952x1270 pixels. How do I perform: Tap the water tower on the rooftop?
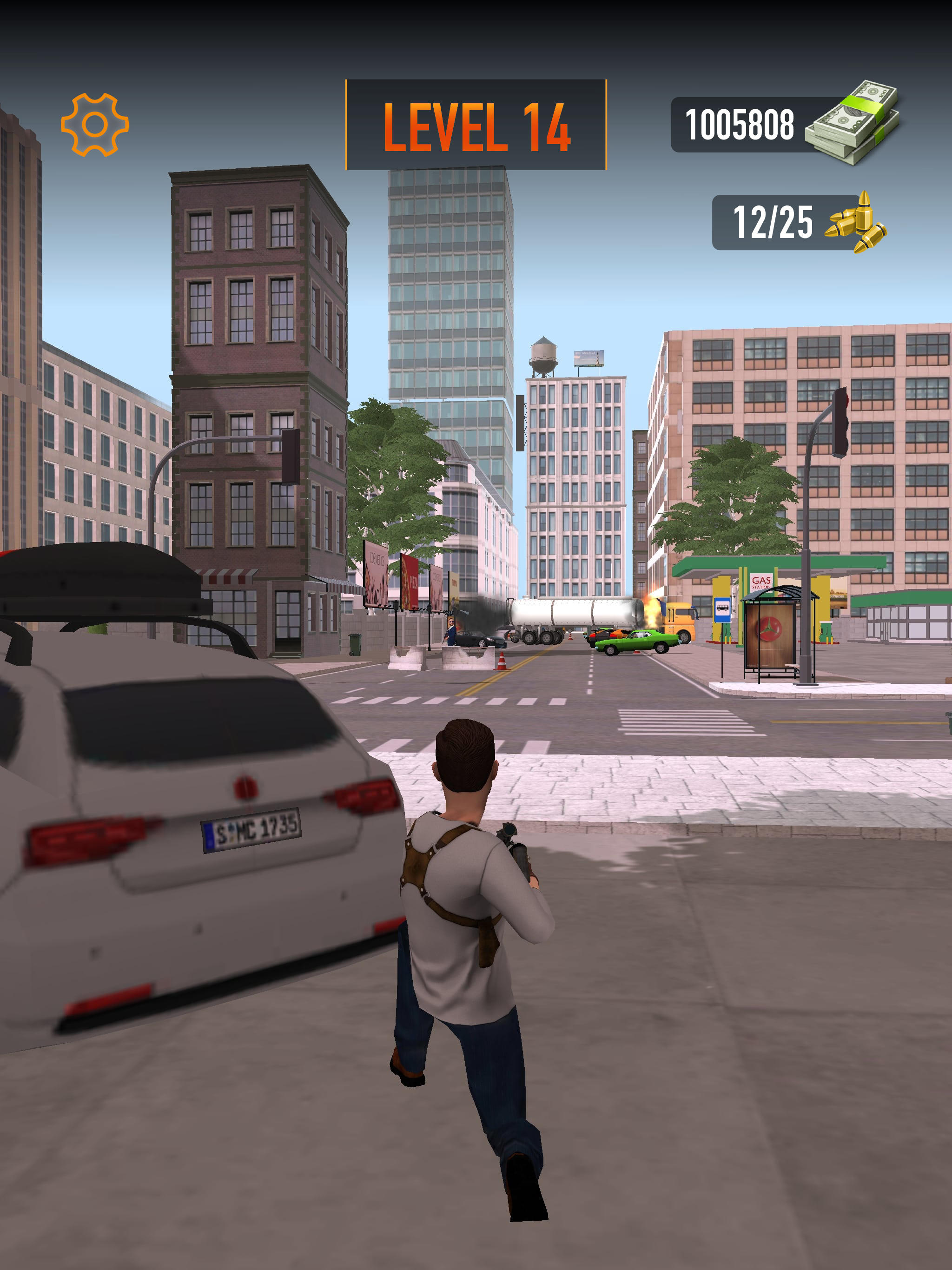(544, 355)
